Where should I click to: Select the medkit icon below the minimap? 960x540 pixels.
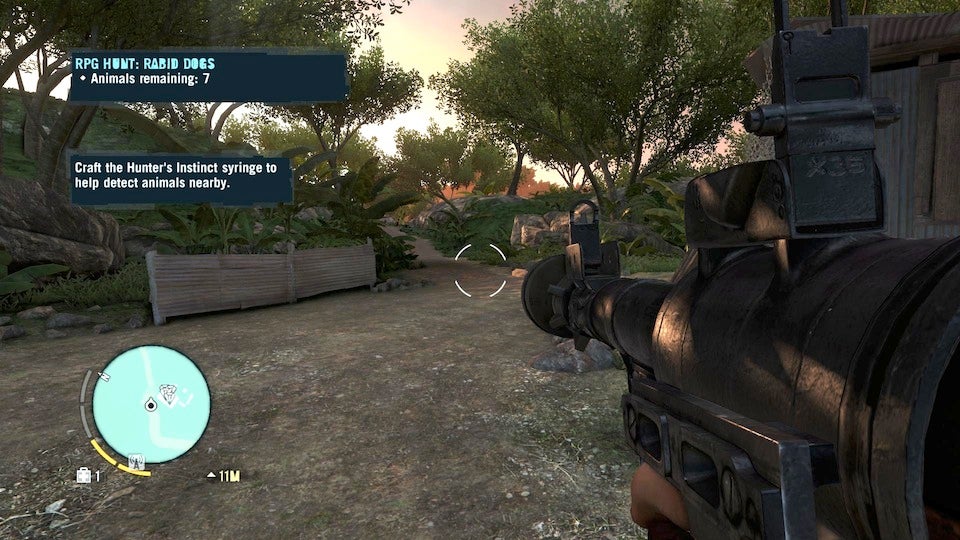point(83,476)
